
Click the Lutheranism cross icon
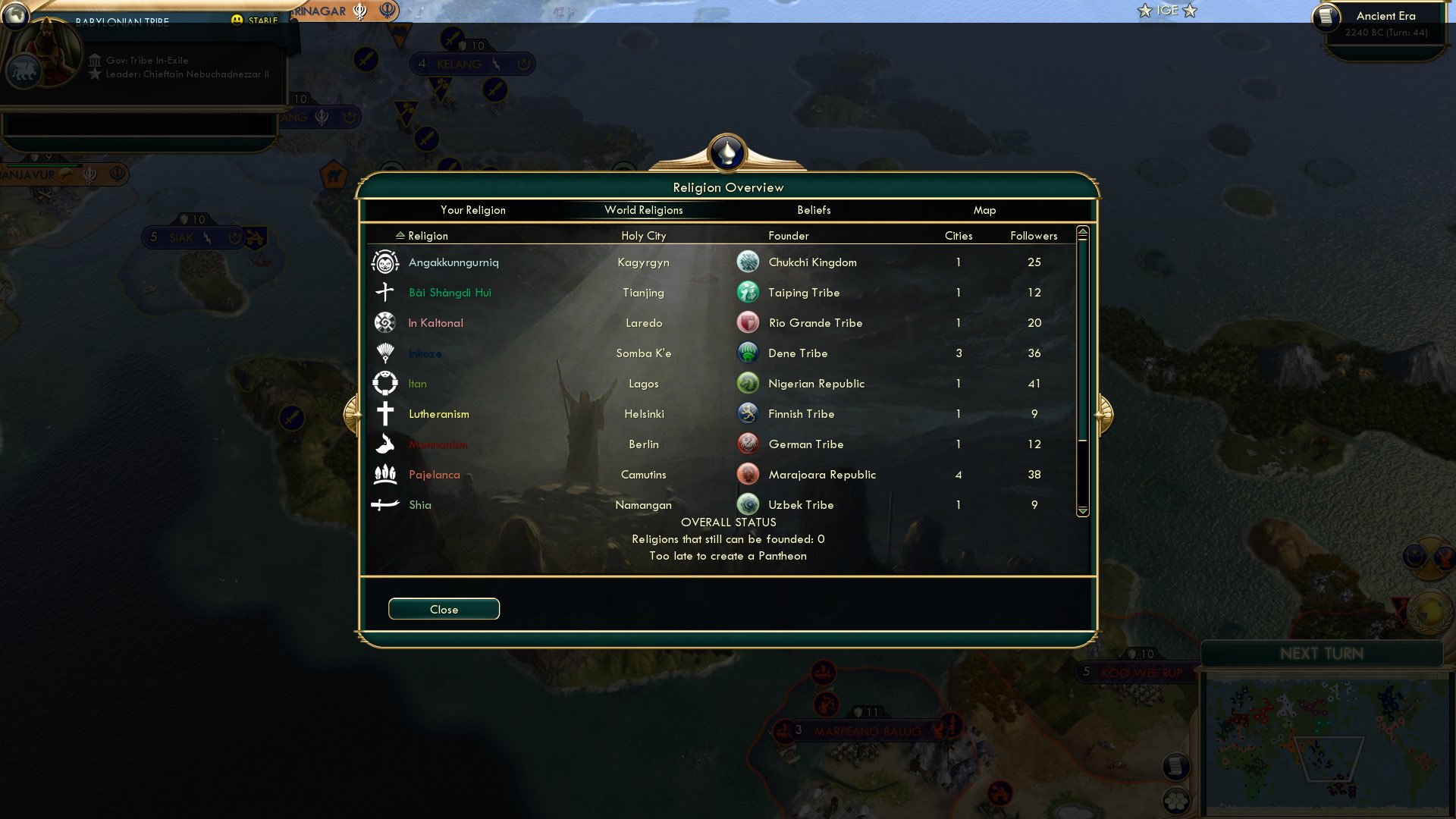[386, 413]
